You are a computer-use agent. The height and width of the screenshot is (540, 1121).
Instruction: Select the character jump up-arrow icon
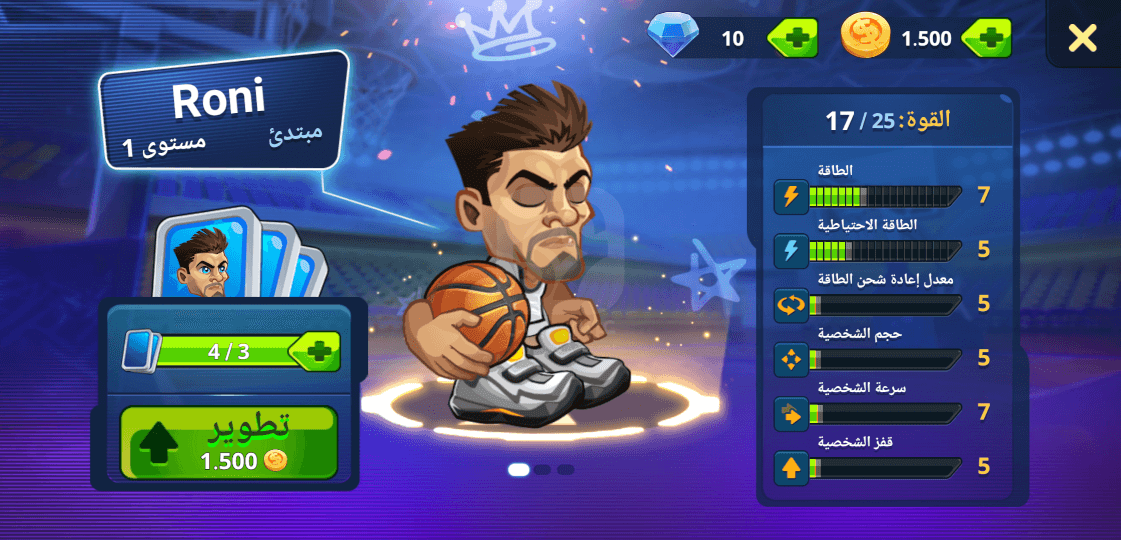[x=791, y=466]
